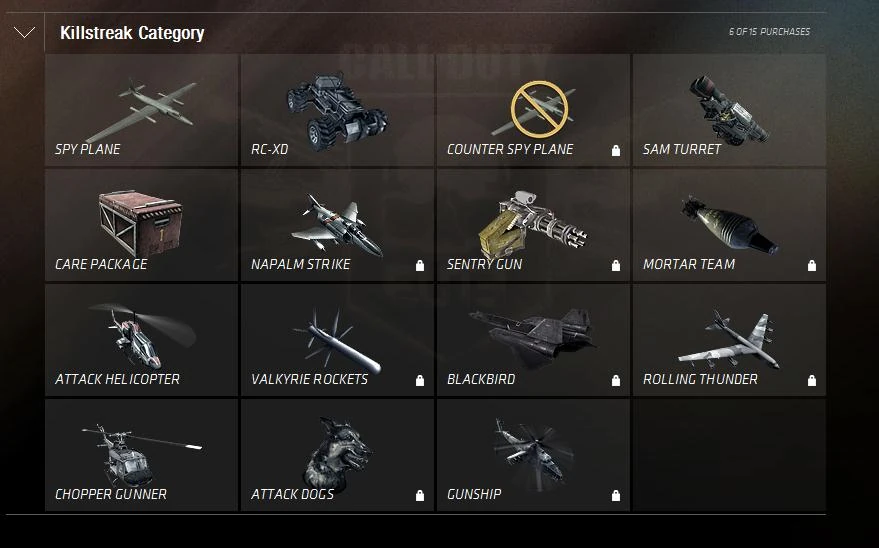Click the Mortar Team killstreak
The width and height of the screenshot is (879, 548).
pos(729,225)
